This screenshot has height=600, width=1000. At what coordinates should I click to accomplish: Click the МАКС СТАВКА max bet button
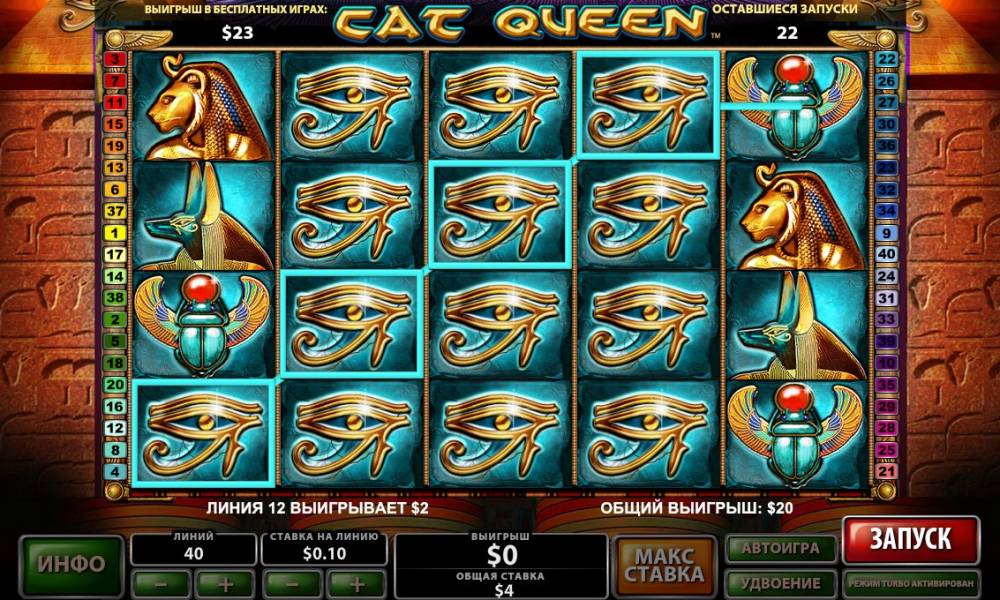[x=665, y=565]
